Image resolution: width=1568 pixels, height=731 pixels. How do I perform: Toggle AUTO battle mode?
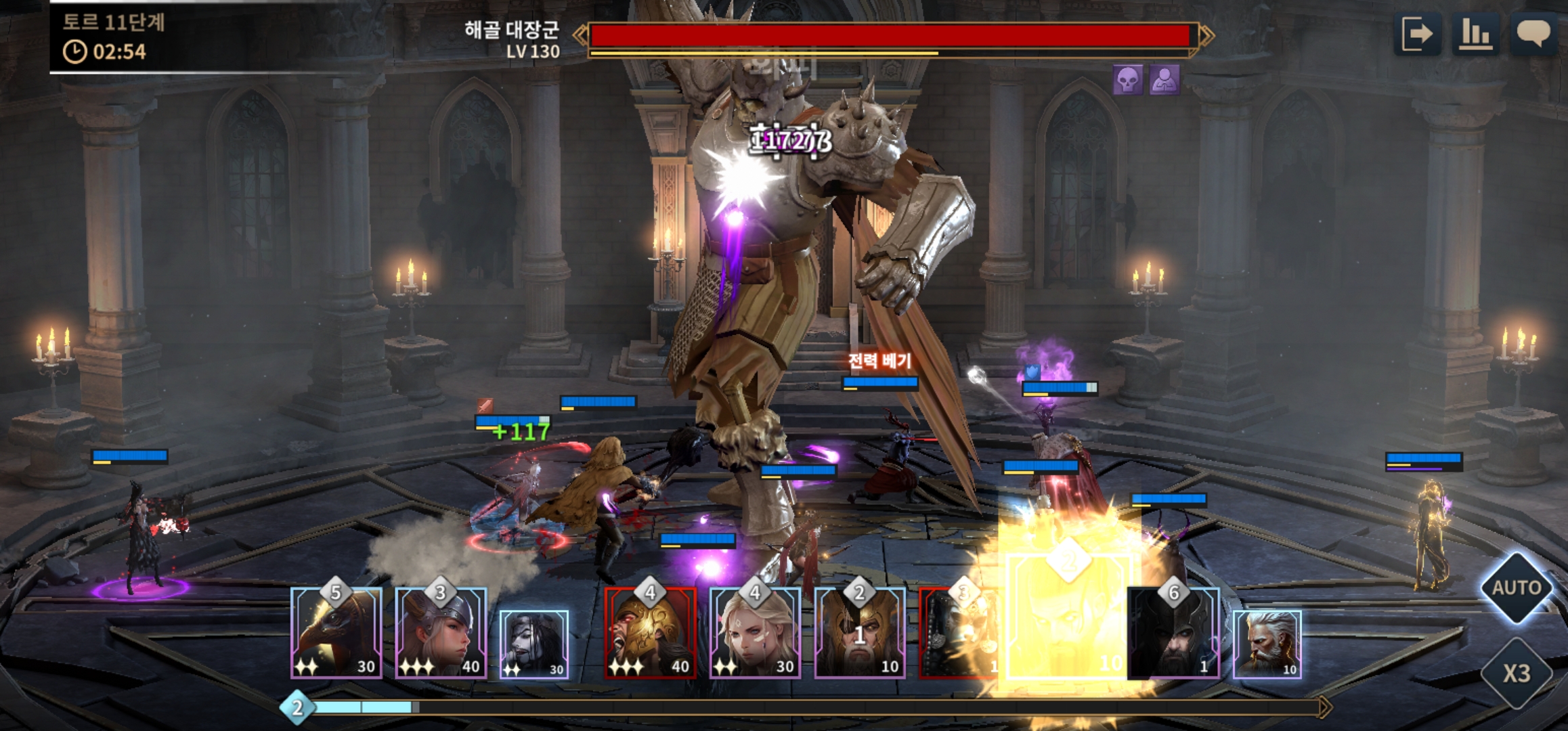[x=1517, y=588]
